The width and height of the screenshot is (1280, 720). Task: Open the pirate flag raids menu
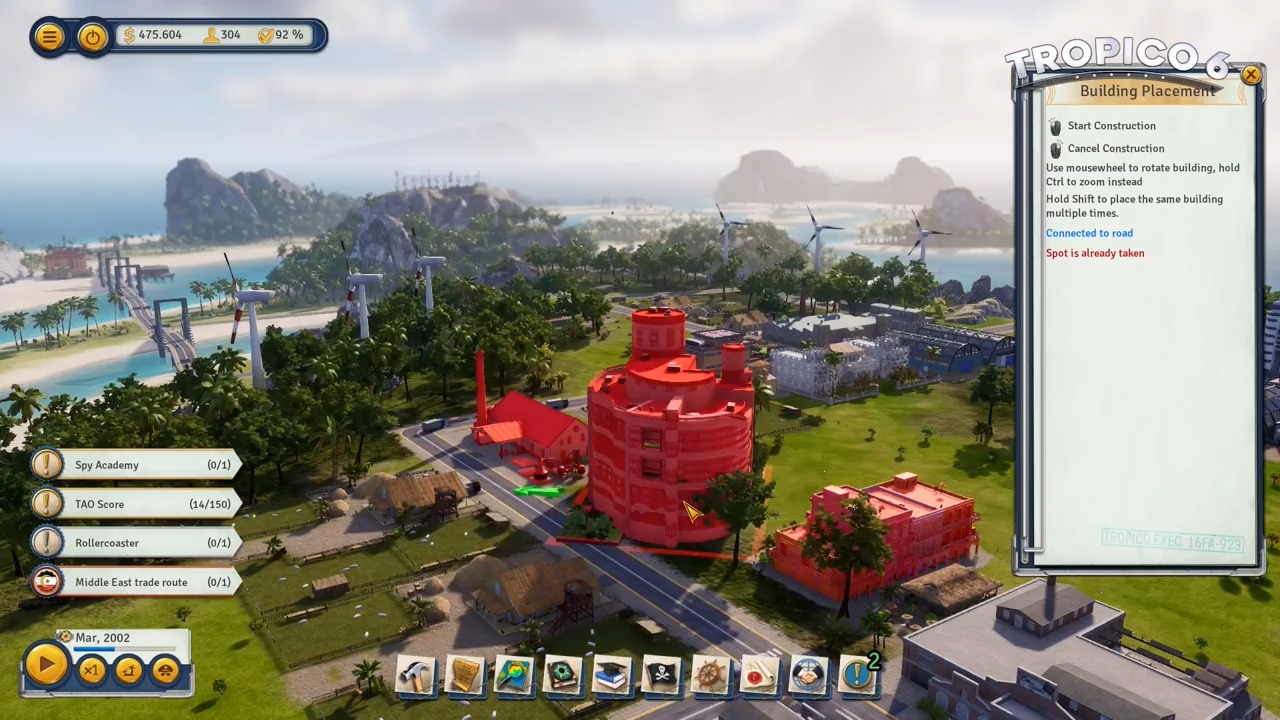click(x=661, y=675)
